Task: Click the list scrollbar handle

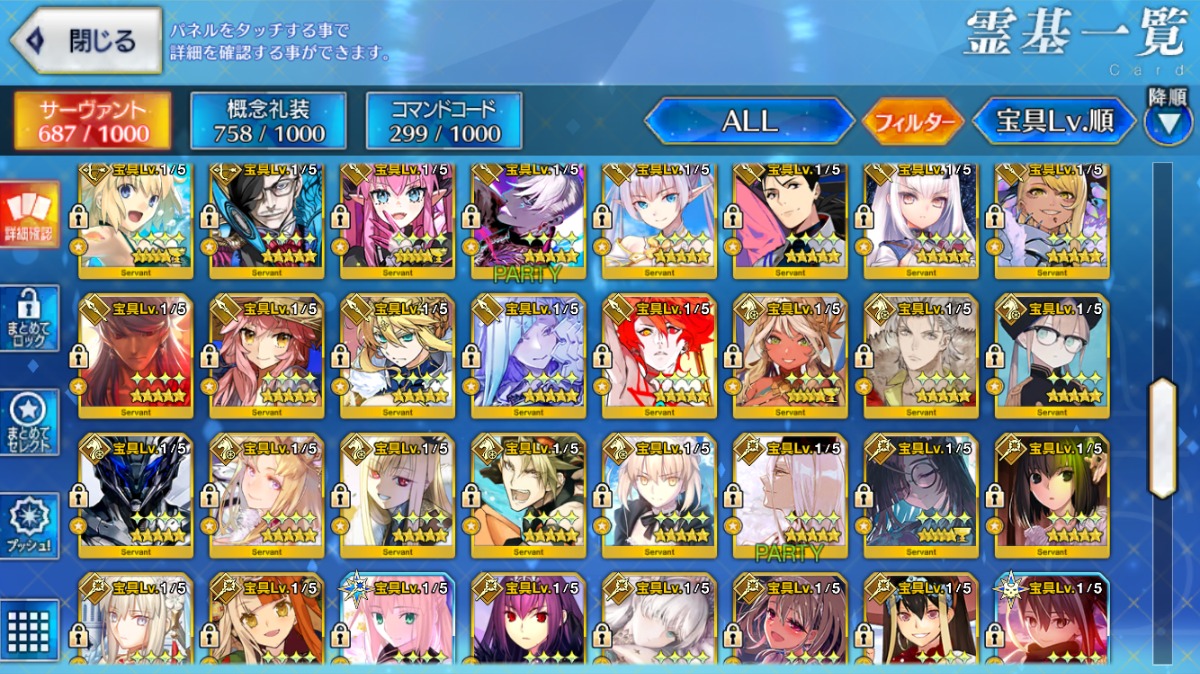Action: (x=1163, y=438)
